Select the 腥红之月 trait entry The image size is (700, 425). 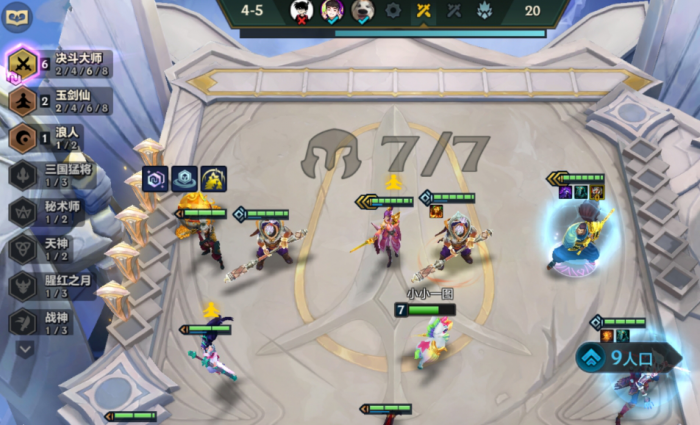[55, 286]
